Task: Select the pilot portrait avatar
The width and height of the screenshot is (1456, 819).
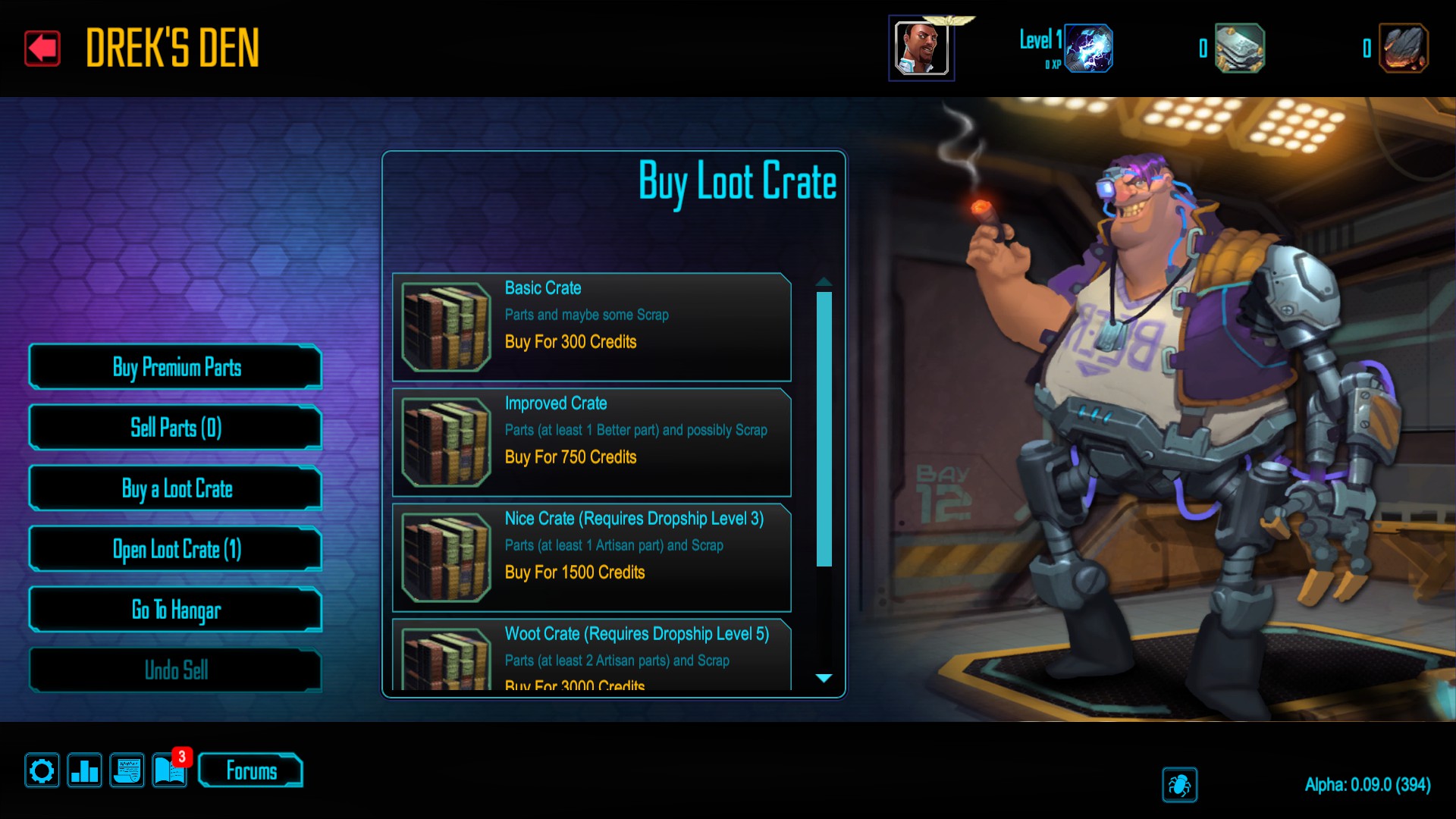Action: (921, 49)
